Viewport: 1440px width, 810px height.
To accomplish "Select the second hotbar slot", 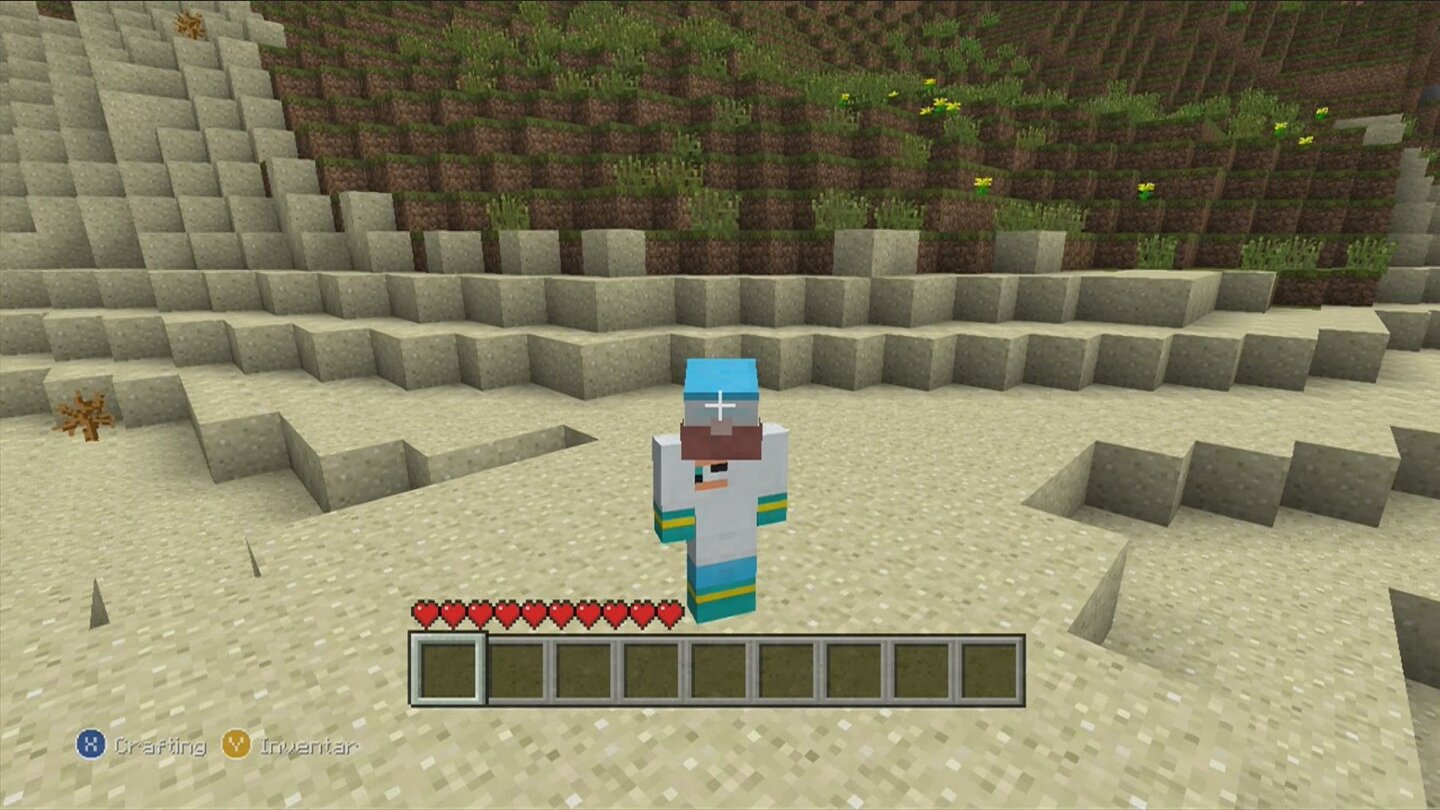I will pos(518,669).
